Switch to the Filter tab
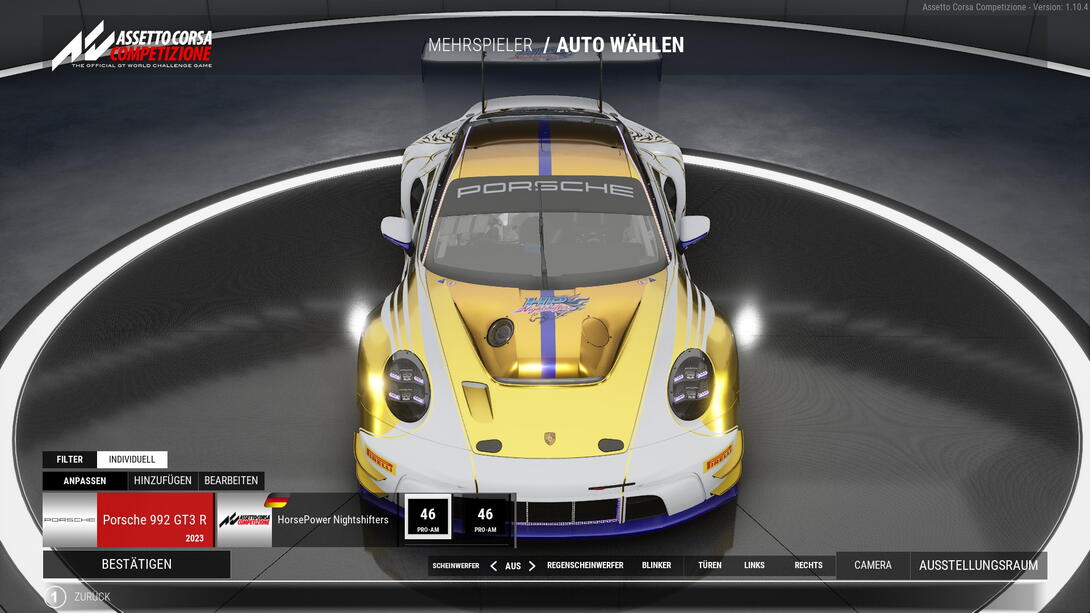Viewport: 1090px width, 613px height. pos(70,460)
